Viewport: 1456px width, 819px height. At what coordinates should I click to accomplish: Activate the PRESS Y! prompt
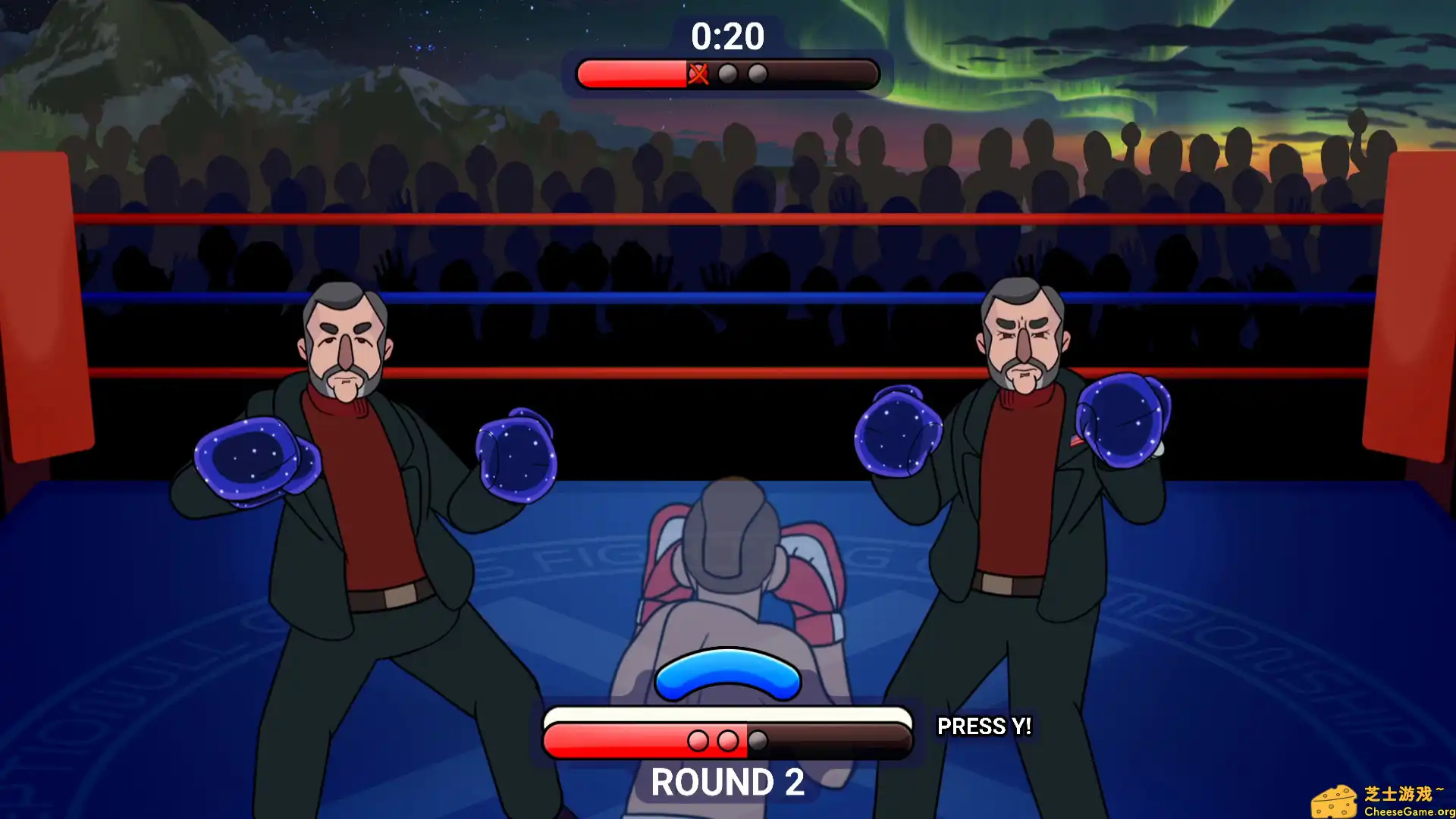click(x=984, y=726)
